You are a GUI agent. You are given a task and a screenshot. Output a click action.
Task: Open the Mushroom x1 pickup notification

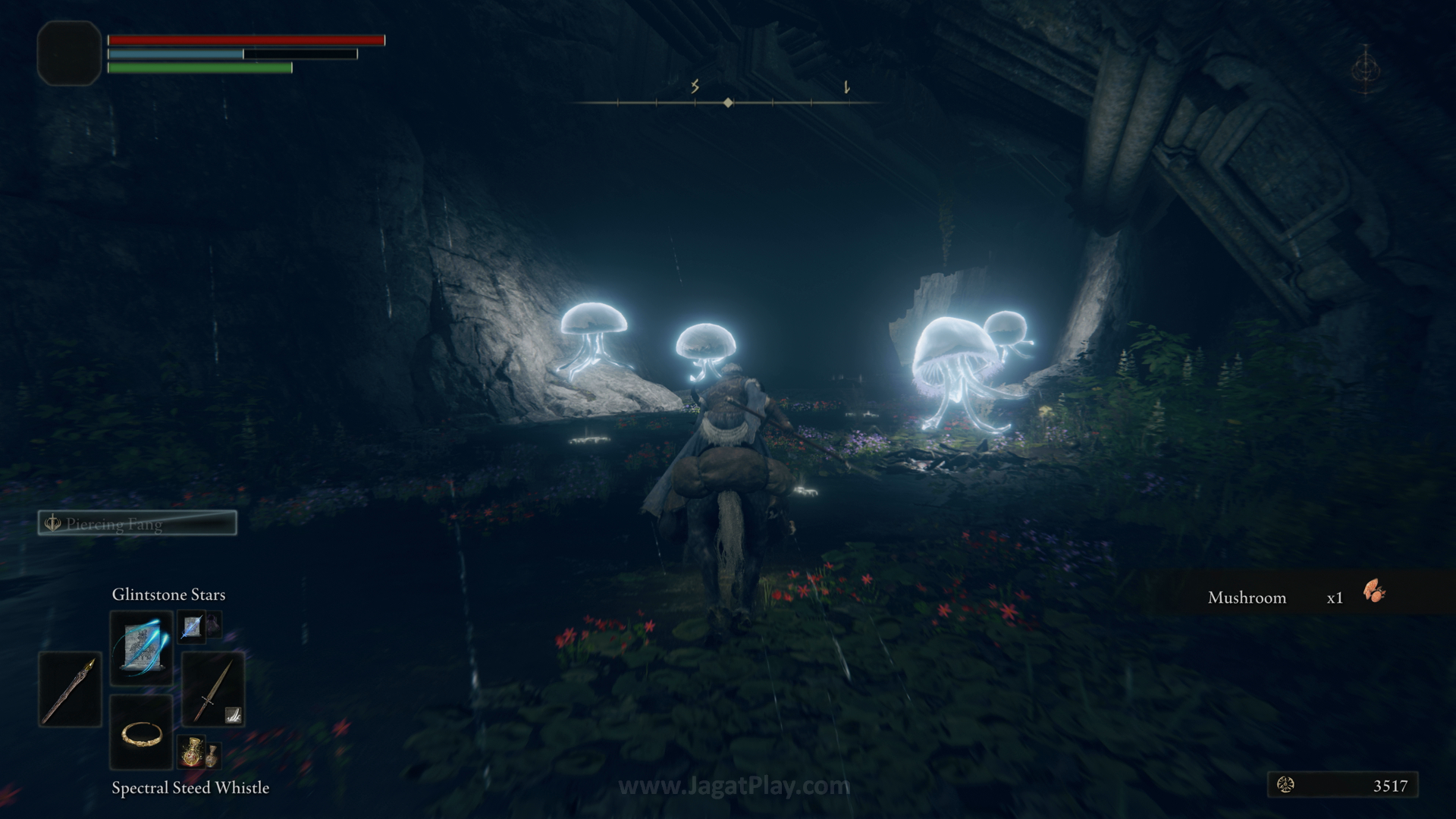pos(1297,597)
